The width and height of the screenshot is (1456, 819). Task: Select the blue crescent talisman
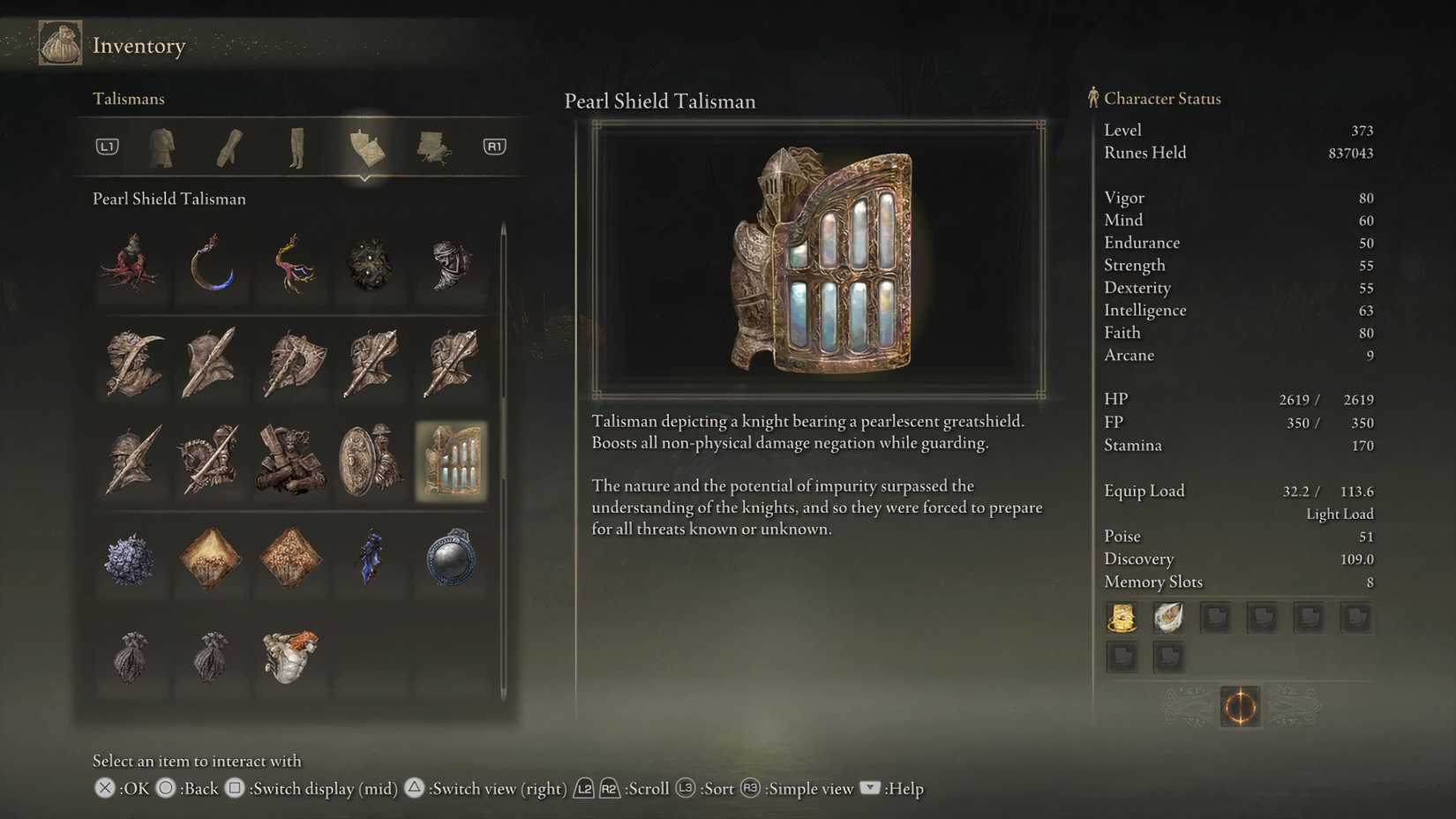coord(211,269)
